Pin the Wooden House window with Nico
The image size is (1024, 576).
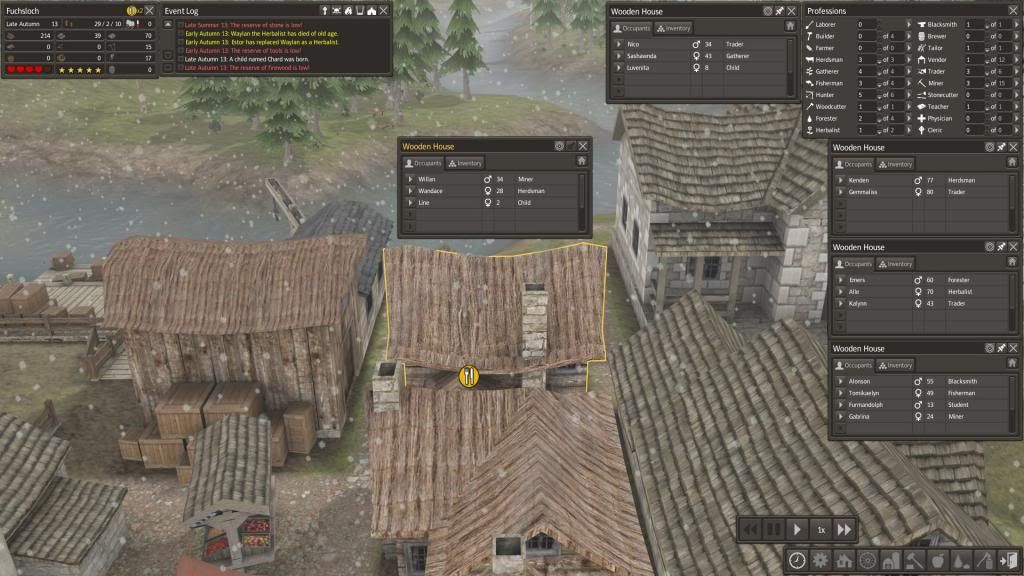coord(780,10)
